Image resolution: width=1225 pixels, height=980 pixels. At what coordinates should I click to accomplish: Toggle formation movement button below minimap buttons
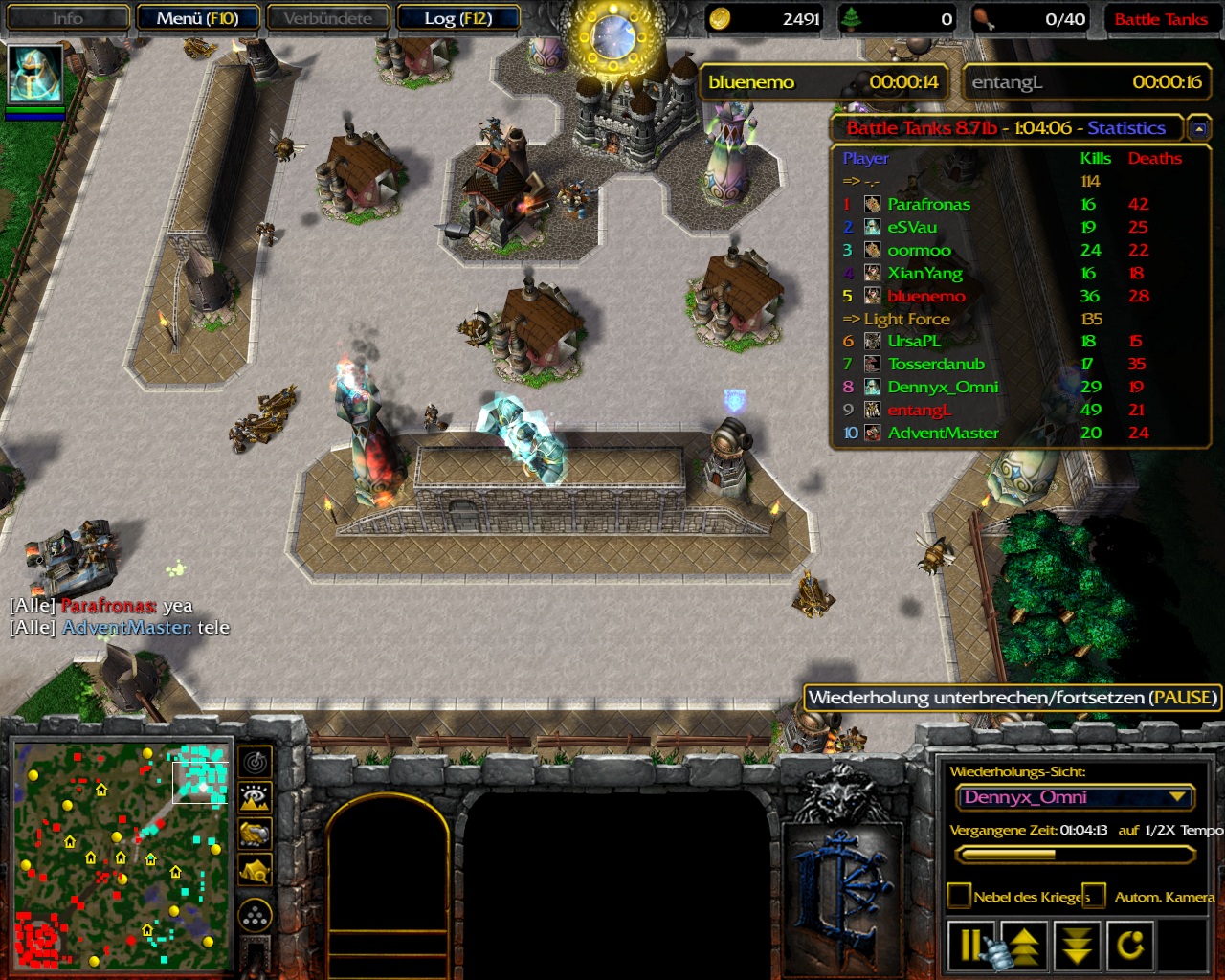point(256,916)
